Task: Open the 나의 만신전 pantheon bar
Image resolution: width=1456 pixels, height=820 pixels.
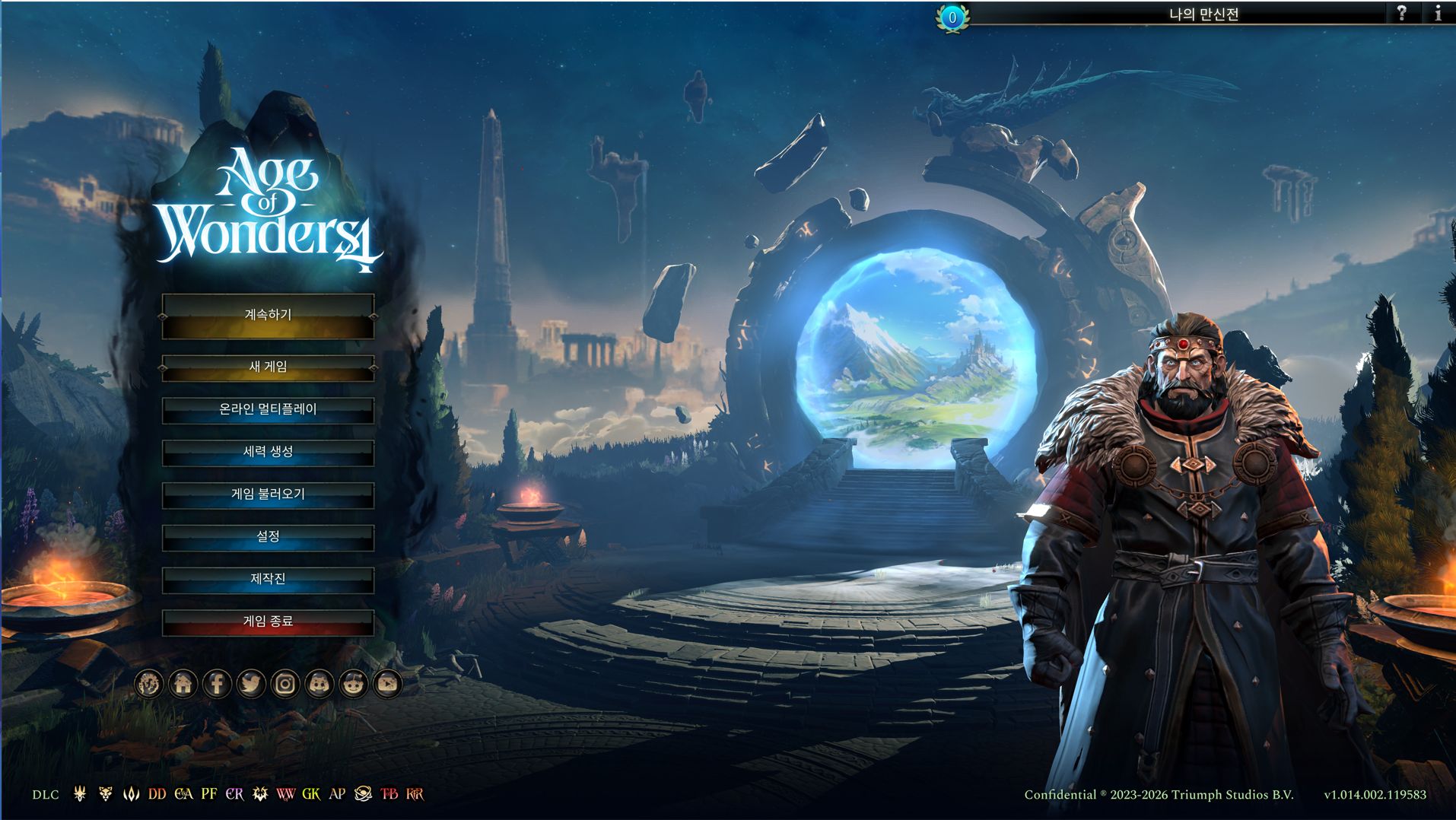Action: [x=1203, y=14]
